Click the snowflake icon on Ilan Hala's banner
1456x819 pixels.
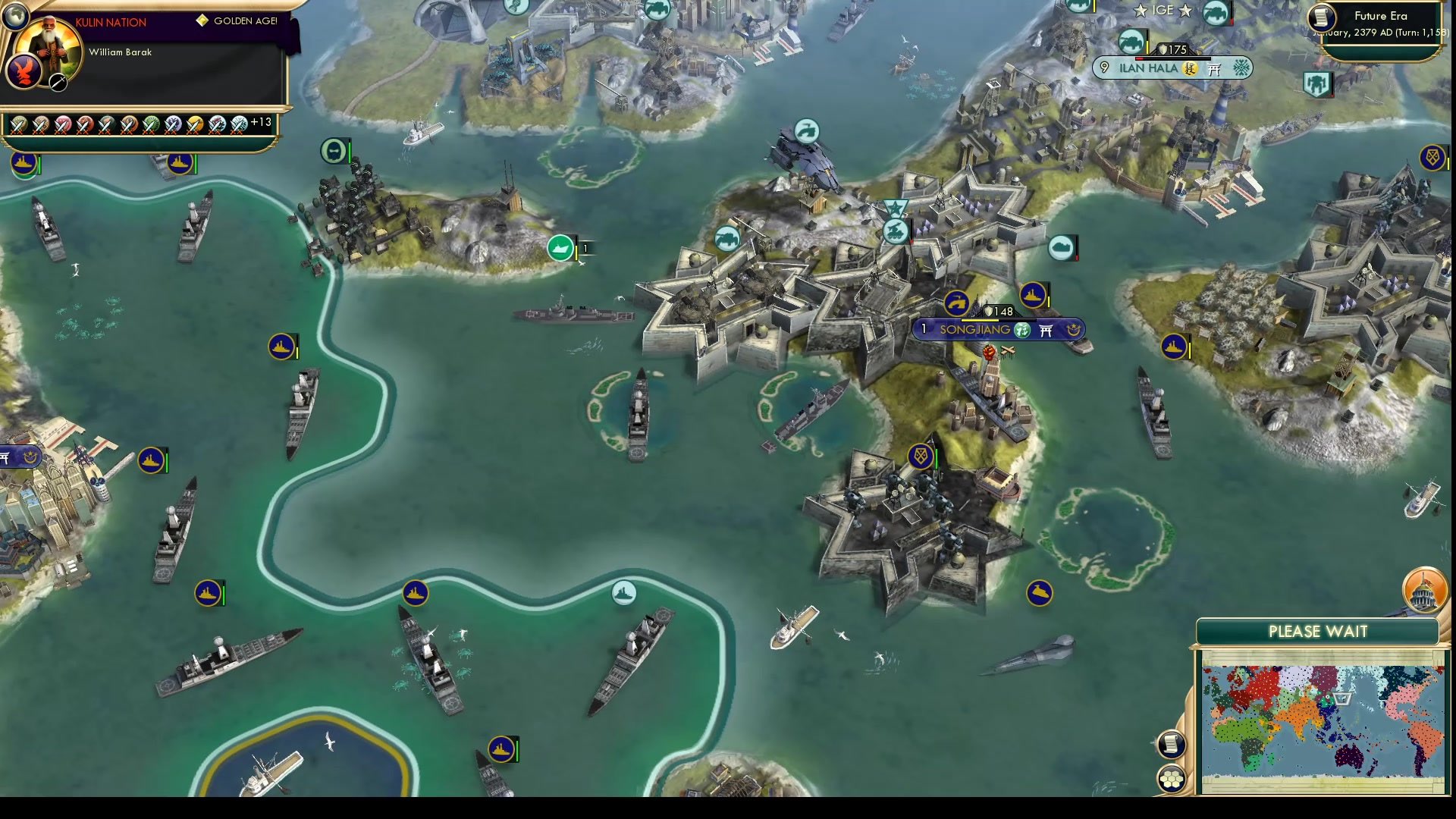pos(1241,68)
